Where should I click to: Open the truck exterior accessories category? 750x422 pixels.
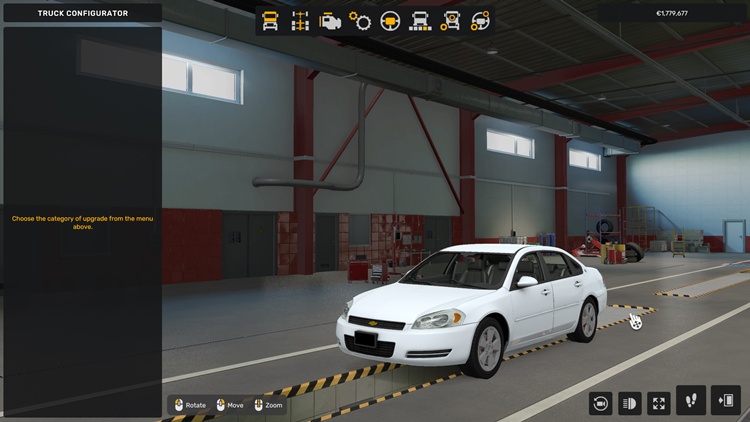point(451,21)
